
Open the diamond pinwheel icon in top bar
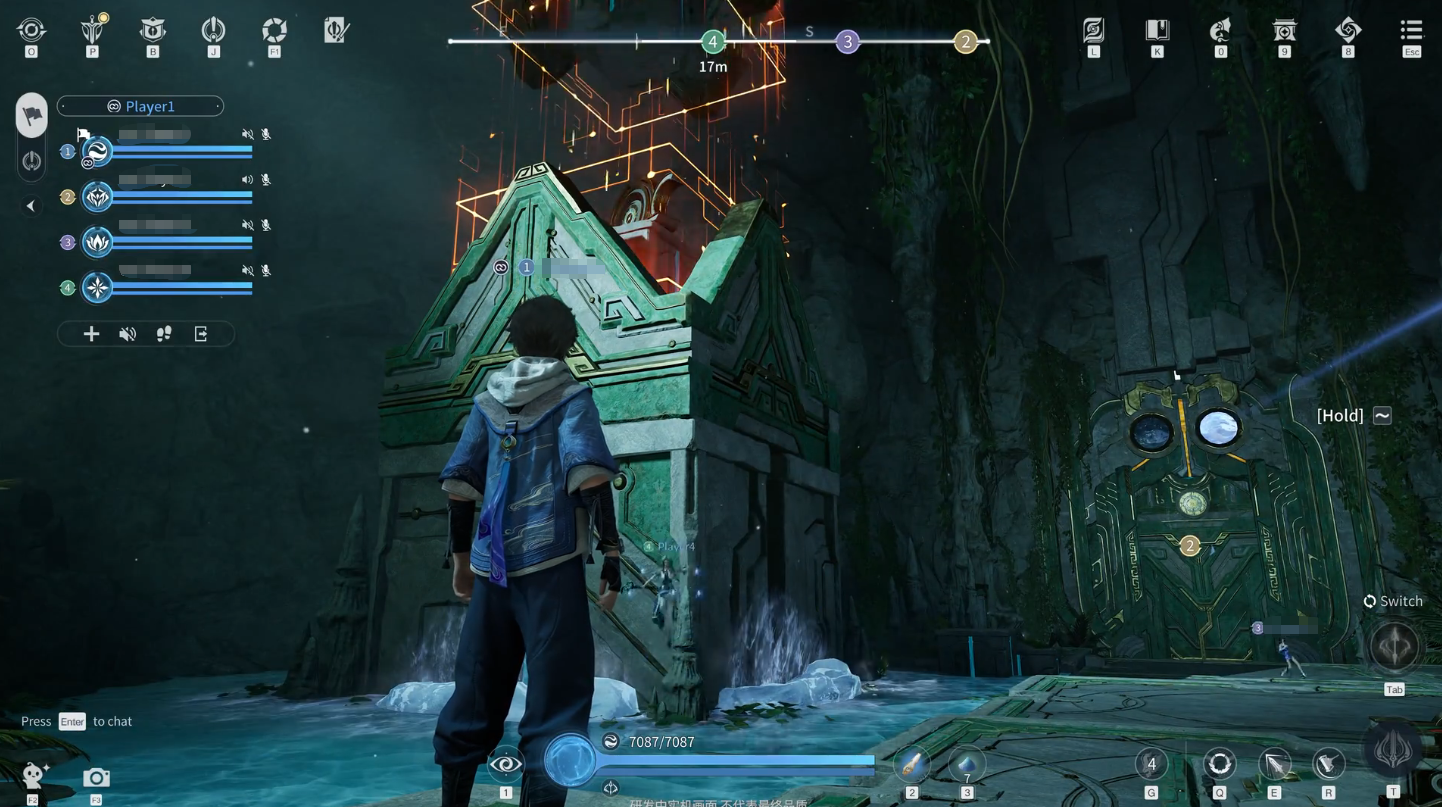click(x=1347, y=30)
